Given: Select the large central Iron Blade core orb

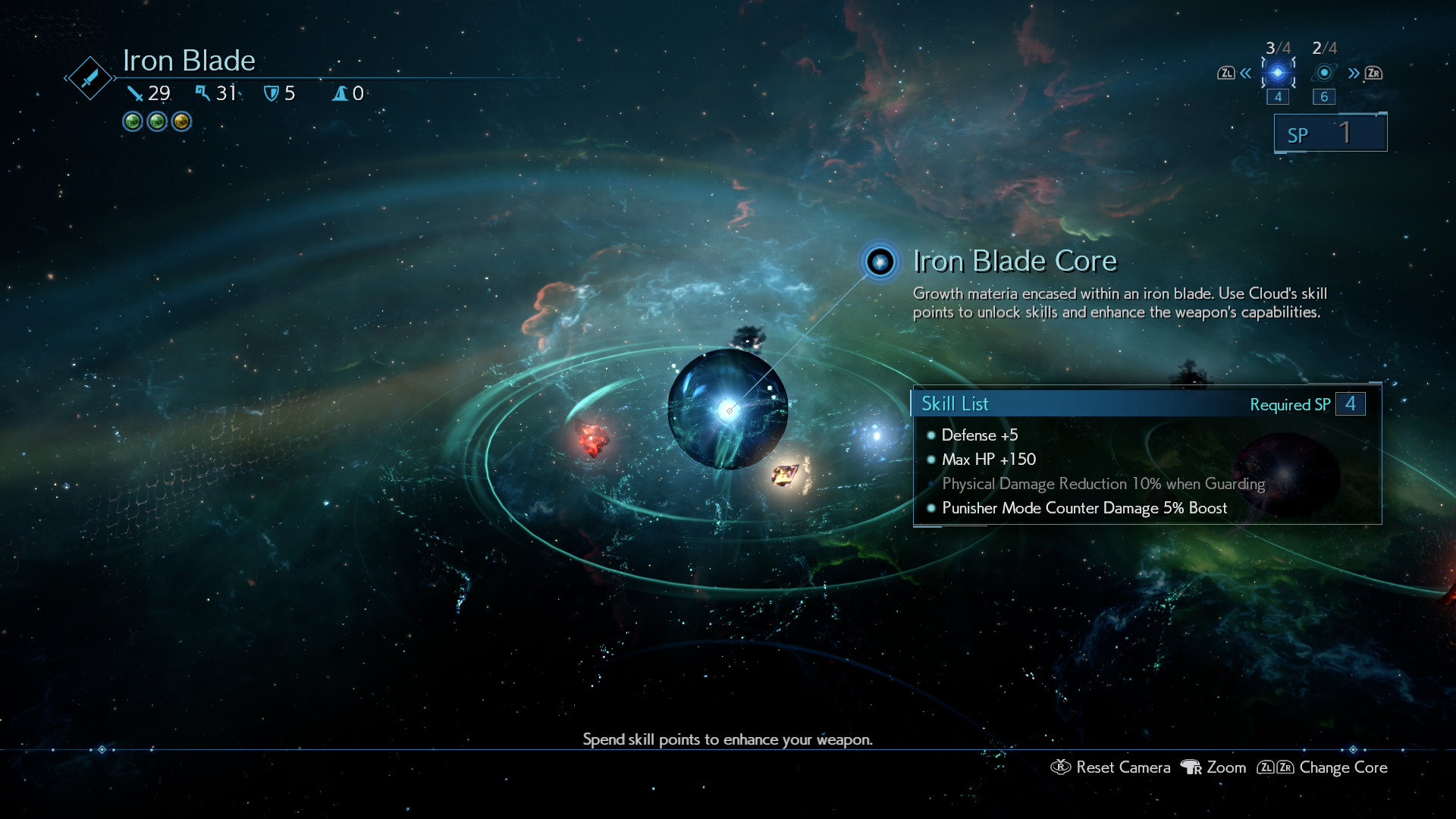Looking at the screenshot, I should [x=727, y=409].
